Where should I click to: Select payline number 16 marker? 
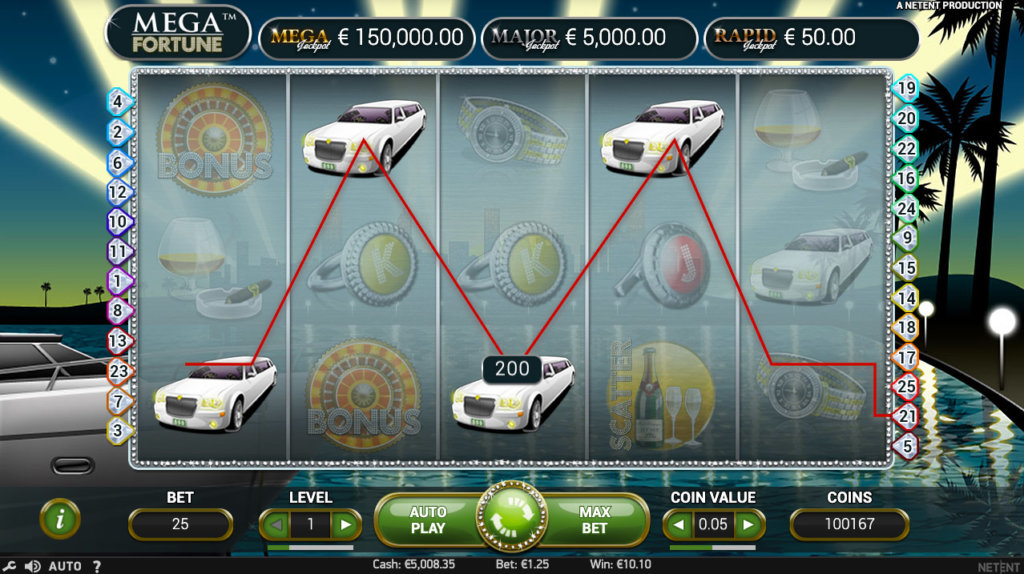906,179
